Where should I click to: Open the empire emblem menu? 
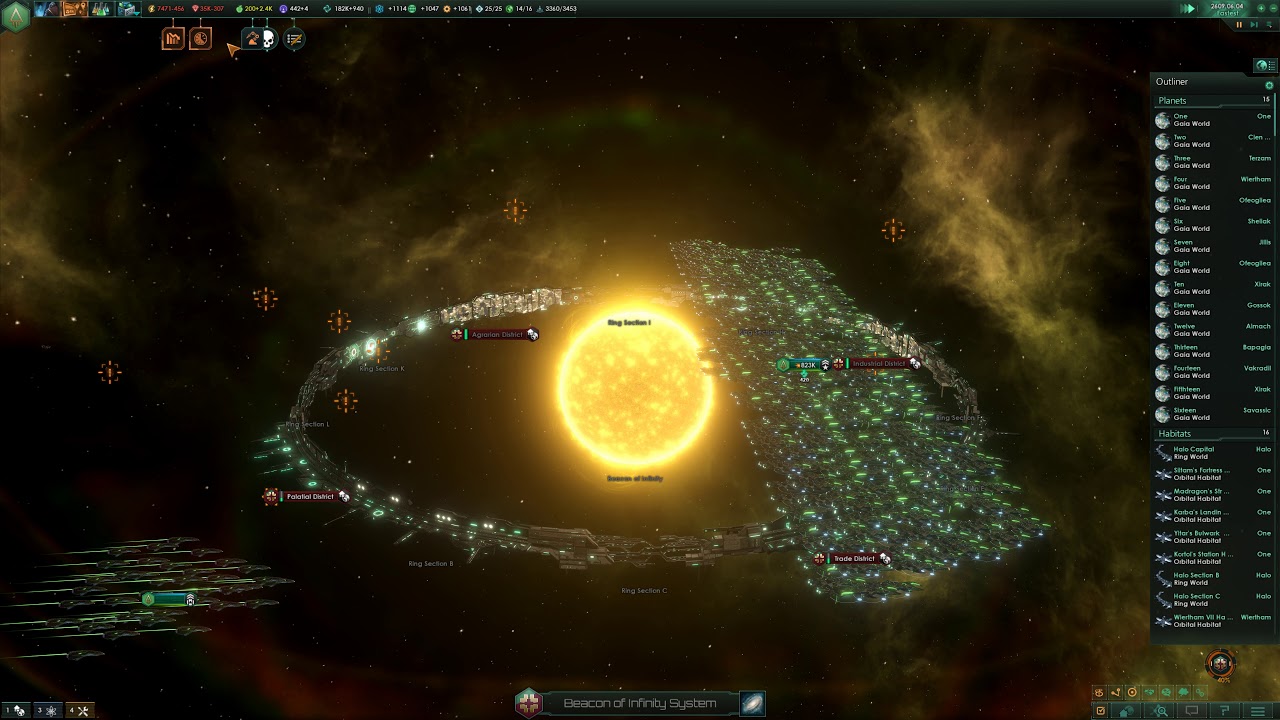15,16
